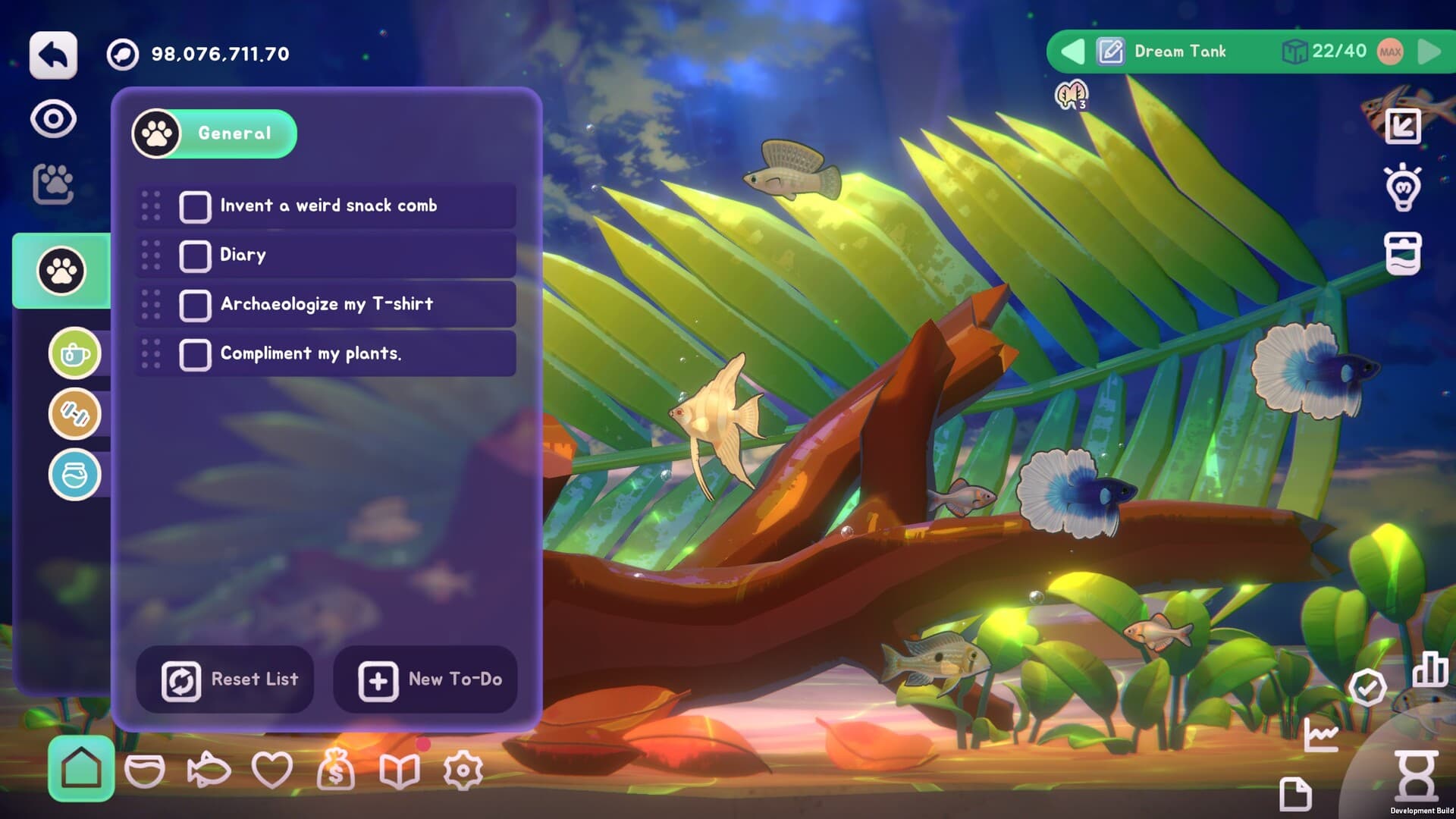
Task: Select the dumbbell exercise category
Action: click(74, 416)
